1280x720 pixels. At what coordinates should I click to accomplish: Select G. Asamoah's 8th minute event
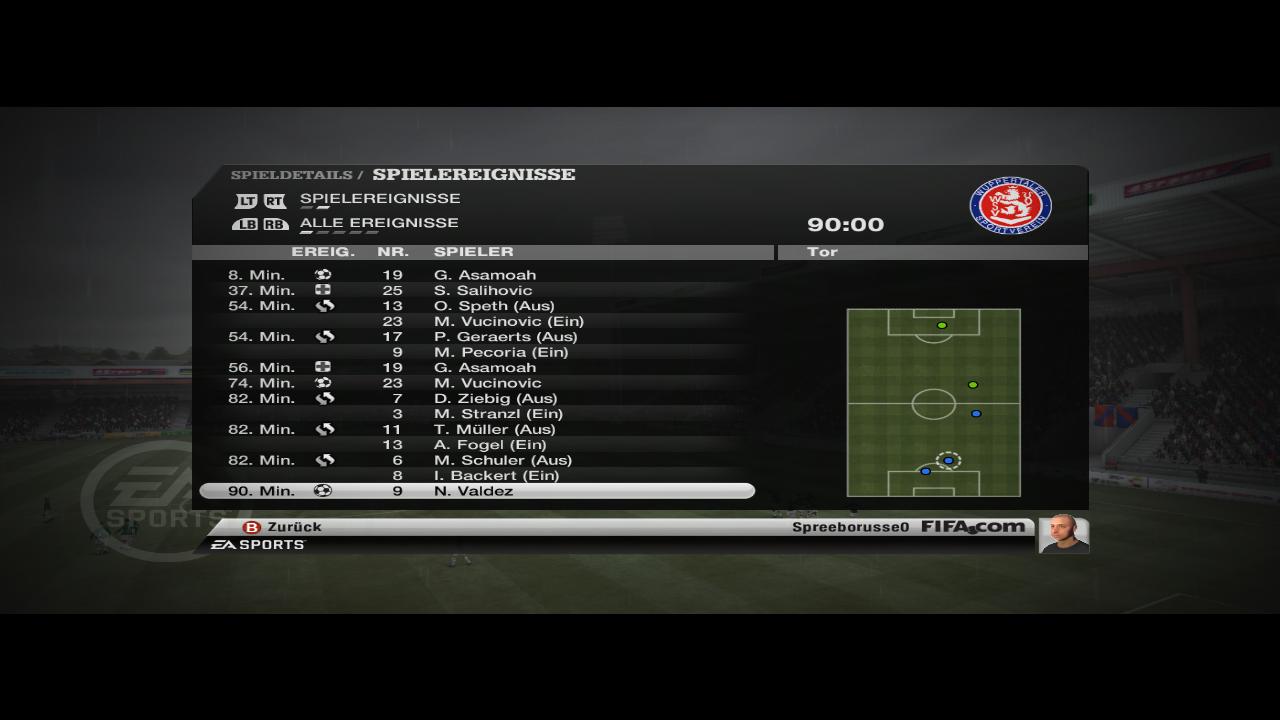coord(477,275)
